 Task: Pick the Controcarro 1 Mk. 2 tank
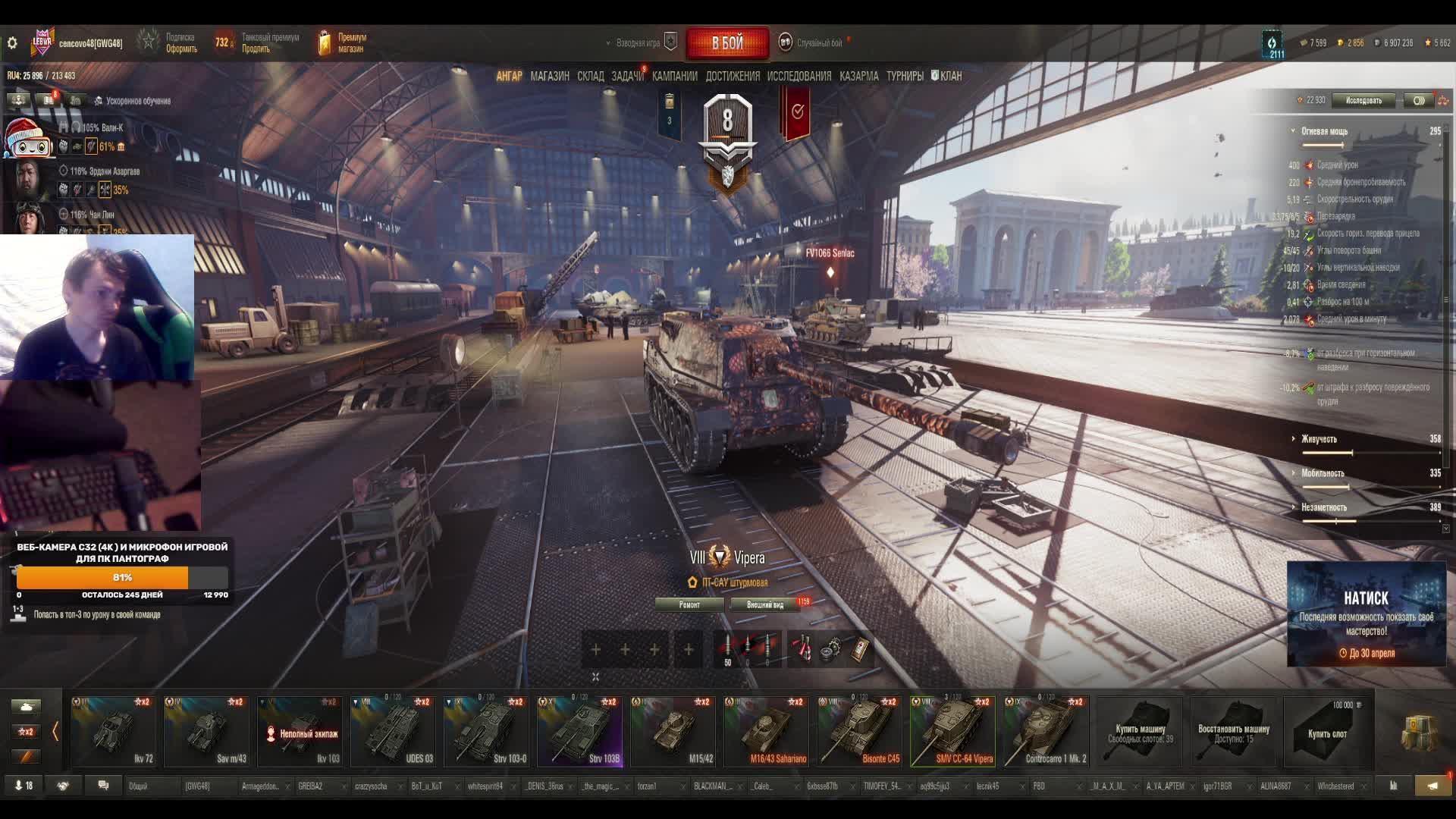pos(1046,732)
